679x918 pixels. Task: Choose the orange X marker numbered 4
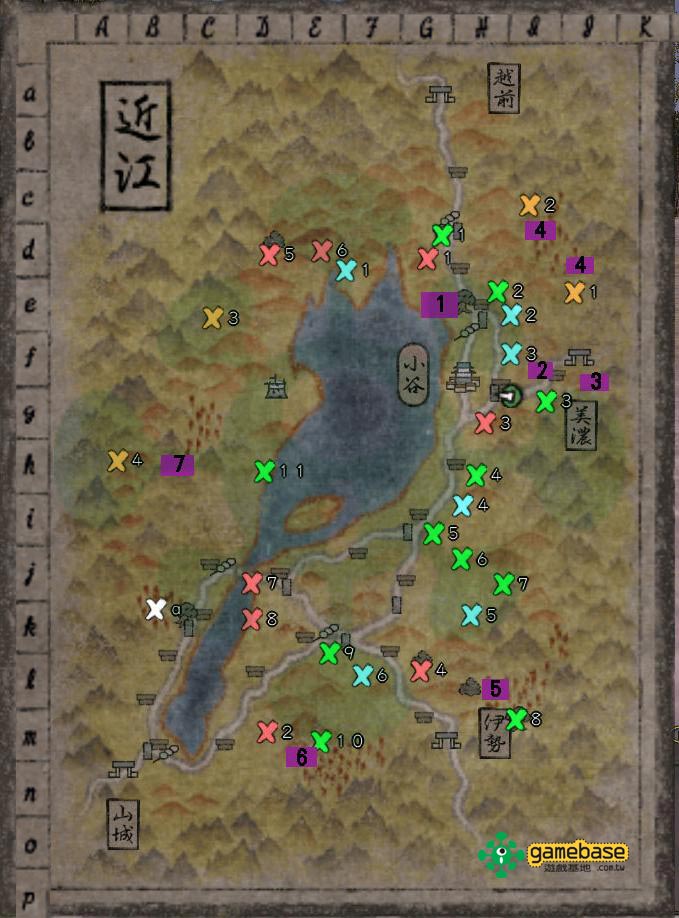tap(117, 461)
